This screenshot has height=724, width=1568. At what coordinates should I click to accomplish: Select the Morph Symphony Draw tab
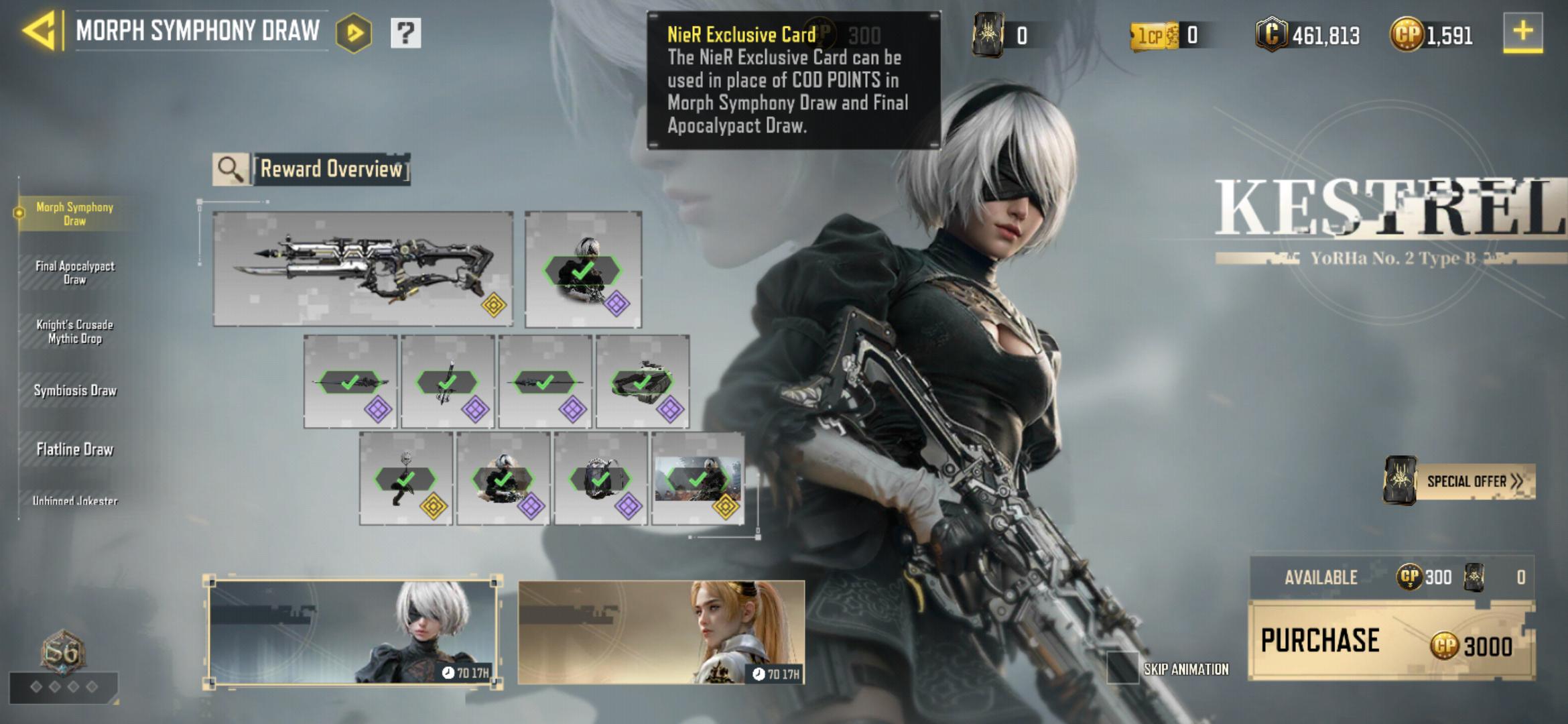point(75,214)
